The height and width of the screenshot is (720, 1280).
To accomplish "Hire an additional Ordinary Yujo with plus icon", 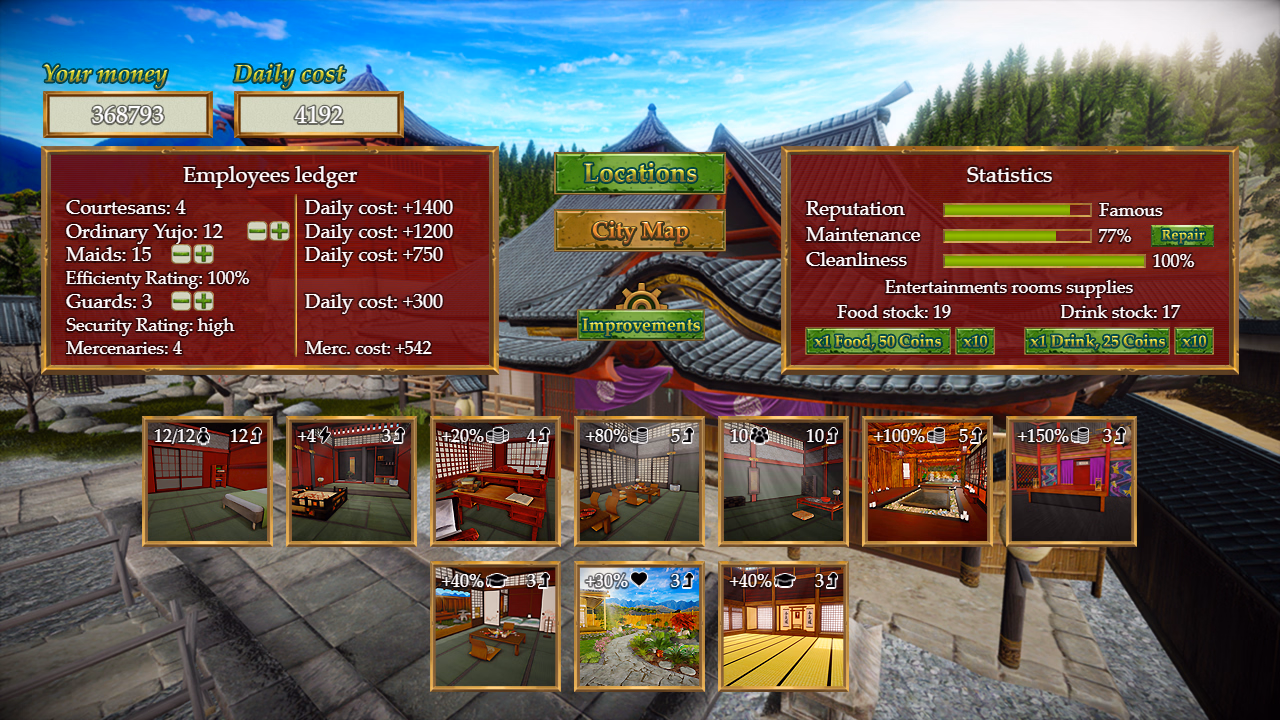I will (279, 232).
